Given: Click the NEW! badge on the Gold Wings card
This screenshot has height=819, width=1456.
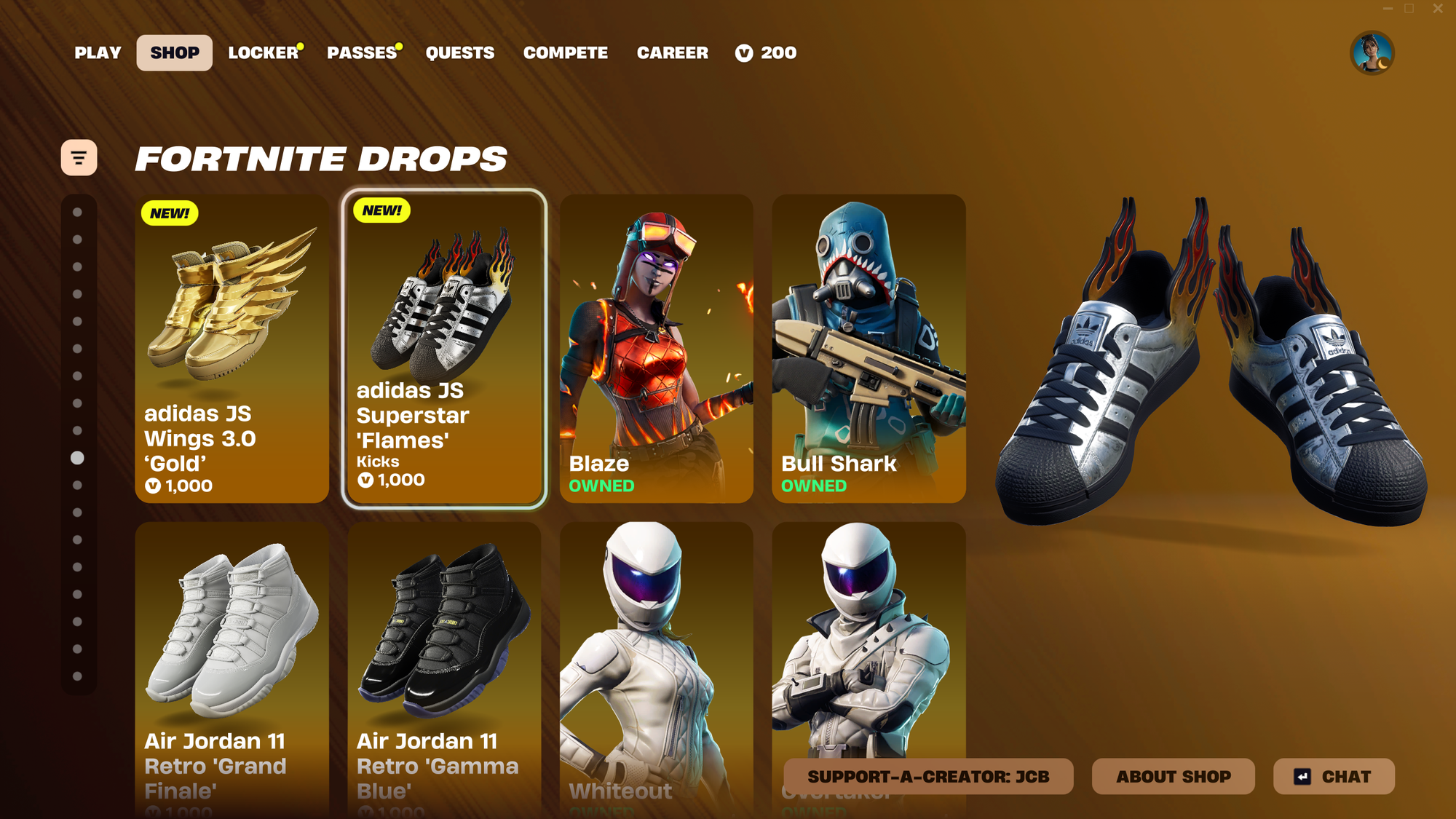Looking at the screenshot, I should tap(169, 213).
